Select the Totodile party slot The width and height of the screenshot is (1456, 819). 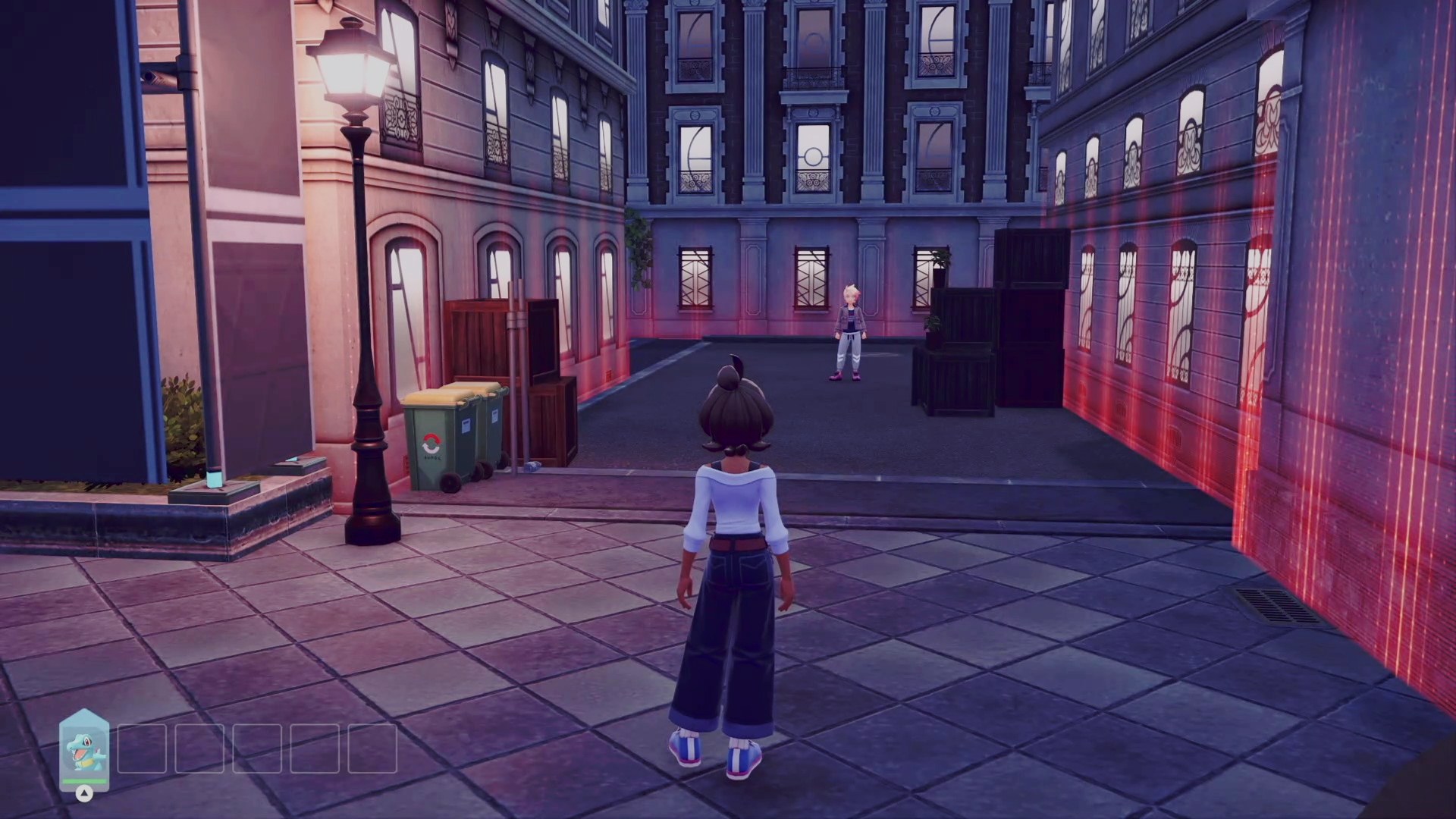pos(84,748)
